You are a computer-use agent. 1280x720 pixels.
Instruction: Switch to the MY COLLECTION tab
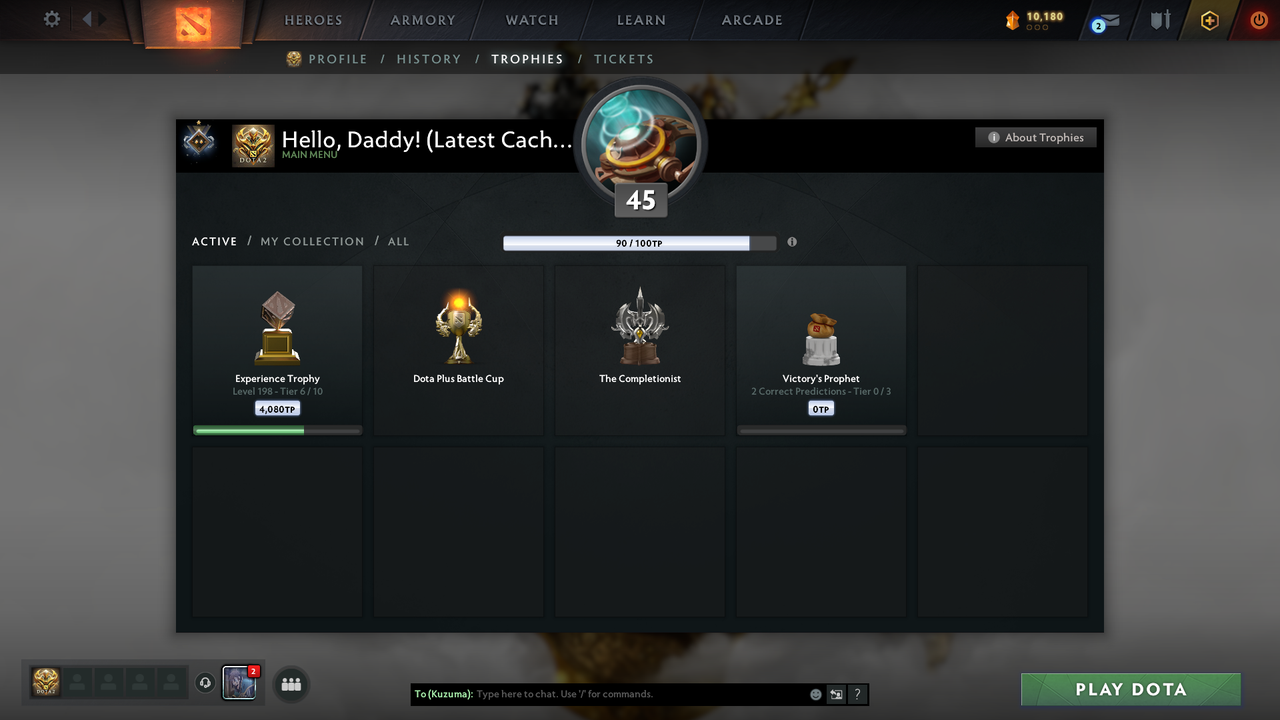click(312, 241)
